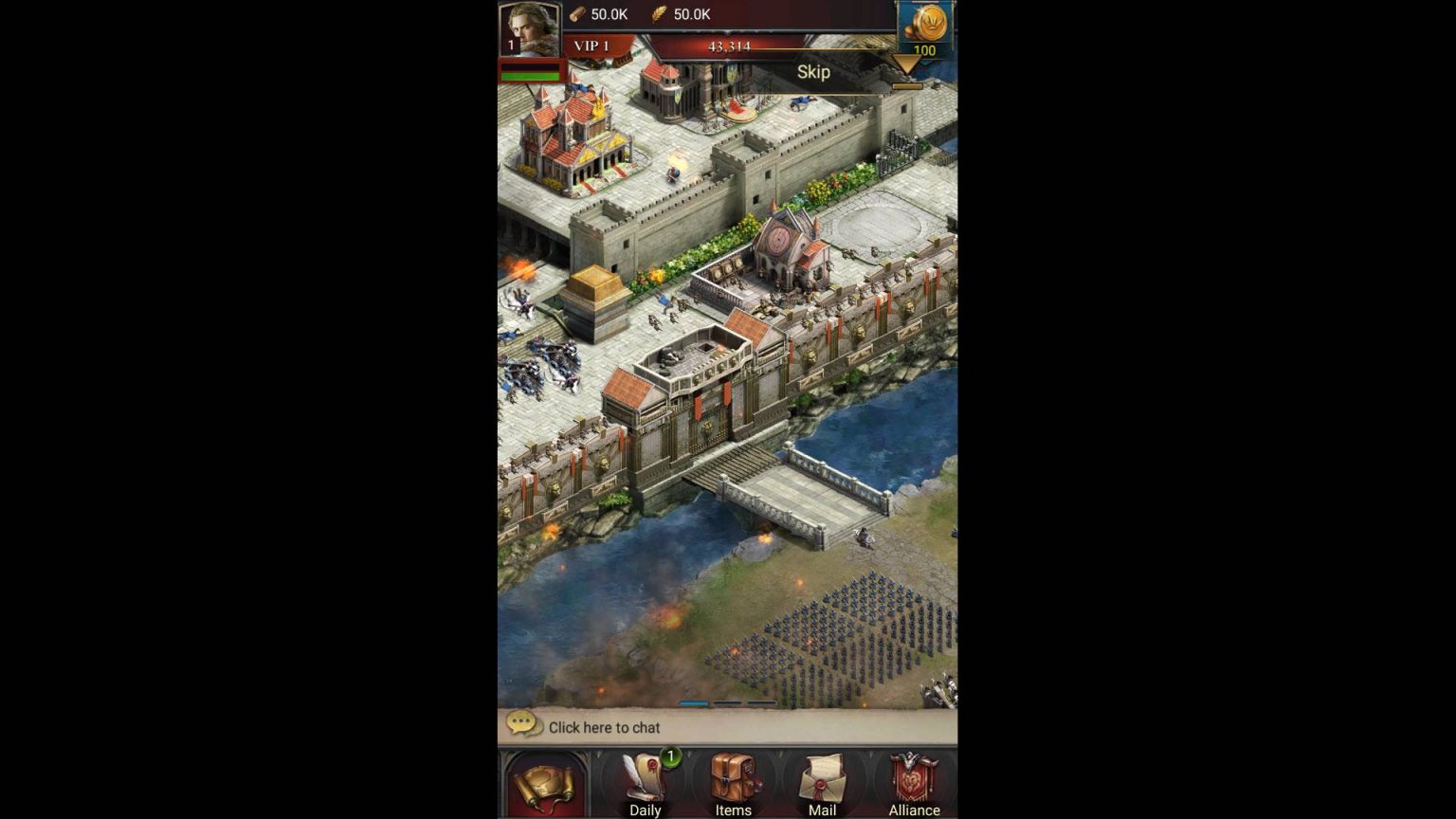
Task: Tap the wood resource counter
Action: (x=599, y=14)
